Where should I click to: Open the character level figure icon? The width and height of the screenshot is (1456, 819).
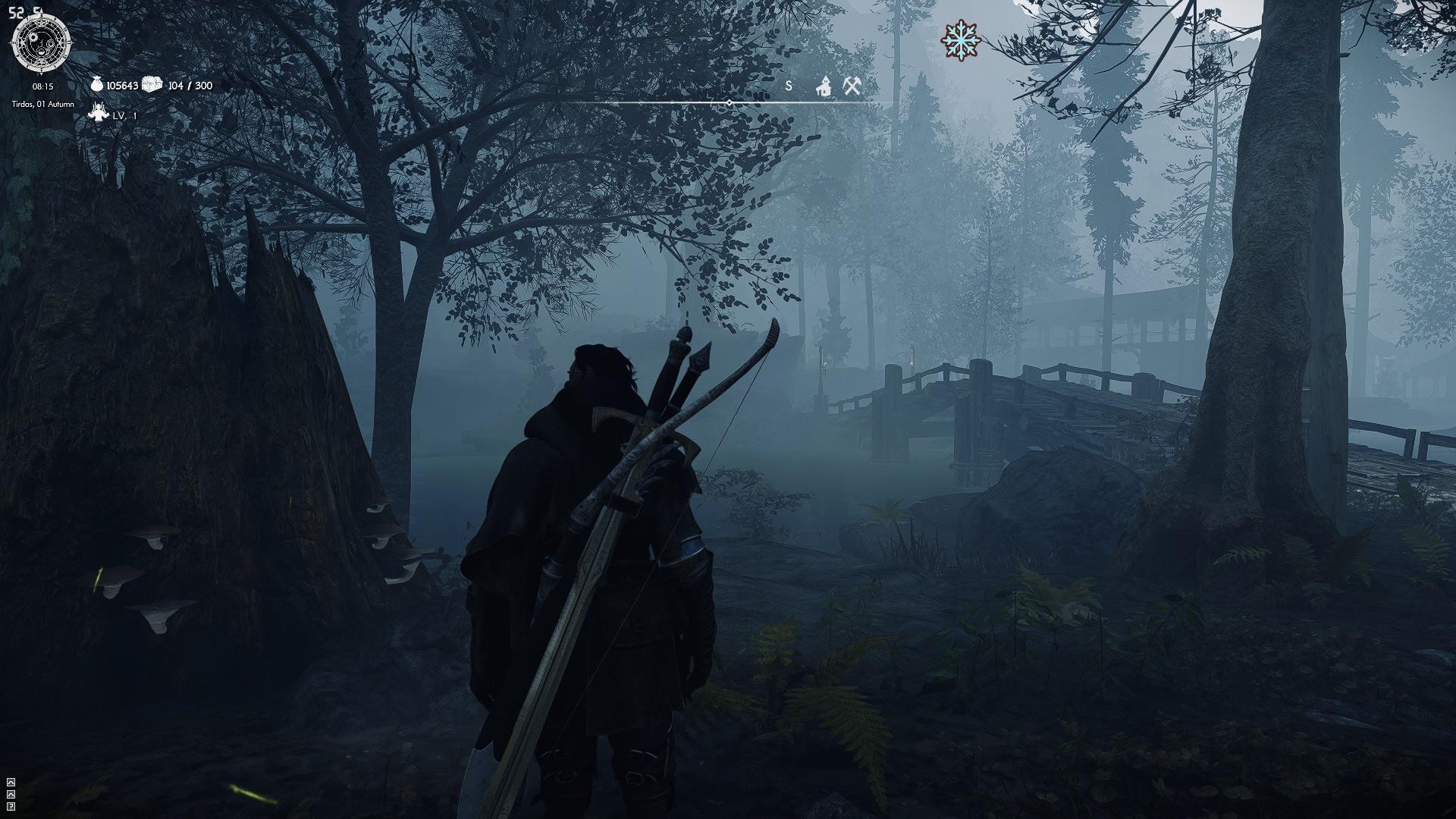click(x=98, y=114)
